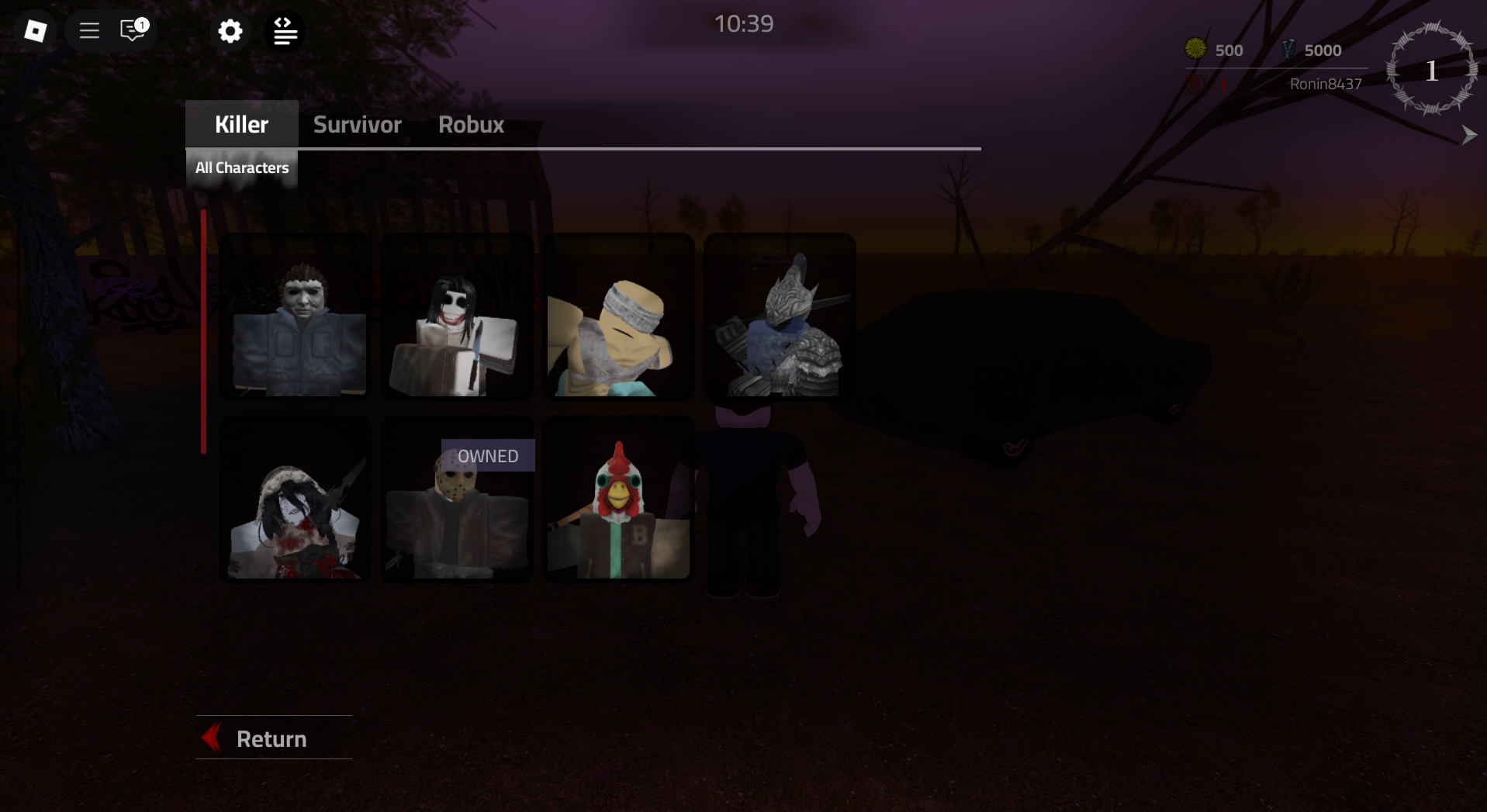Open the All Characters filter
This screenshot has width=1487, height=812.
[241, 168]
